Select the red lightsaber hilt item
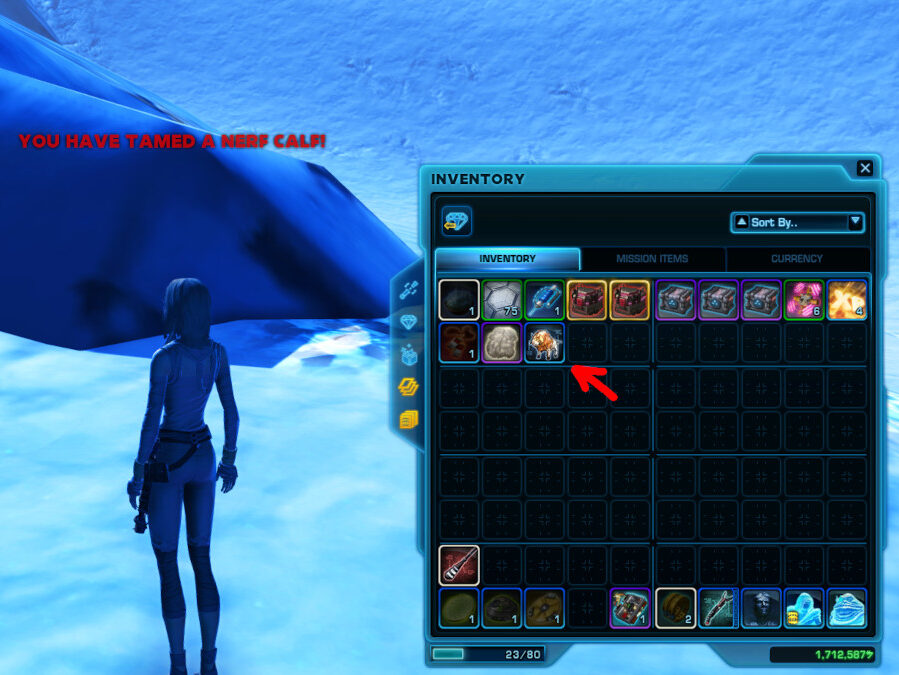Image resolution: width=899 pixels, height=675 pixels. 718,608
